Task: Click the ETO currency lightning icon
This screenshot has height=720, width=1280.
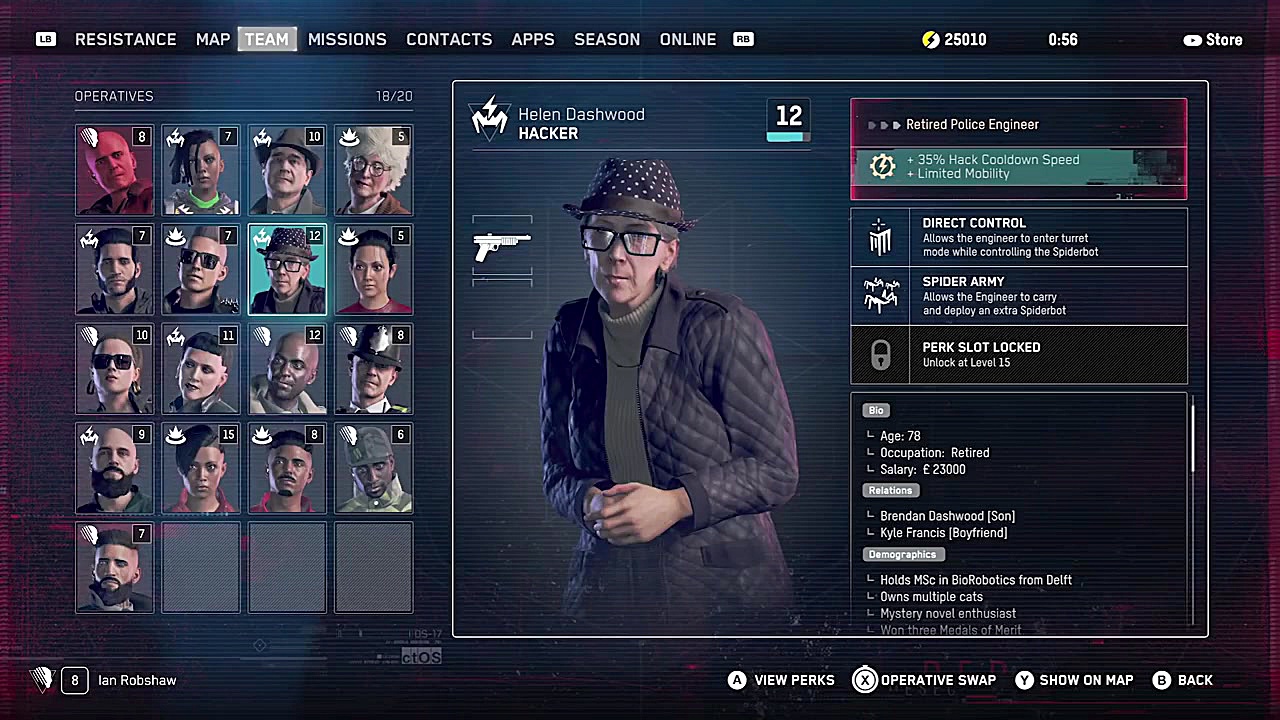Action: click(x=930, y=39)
